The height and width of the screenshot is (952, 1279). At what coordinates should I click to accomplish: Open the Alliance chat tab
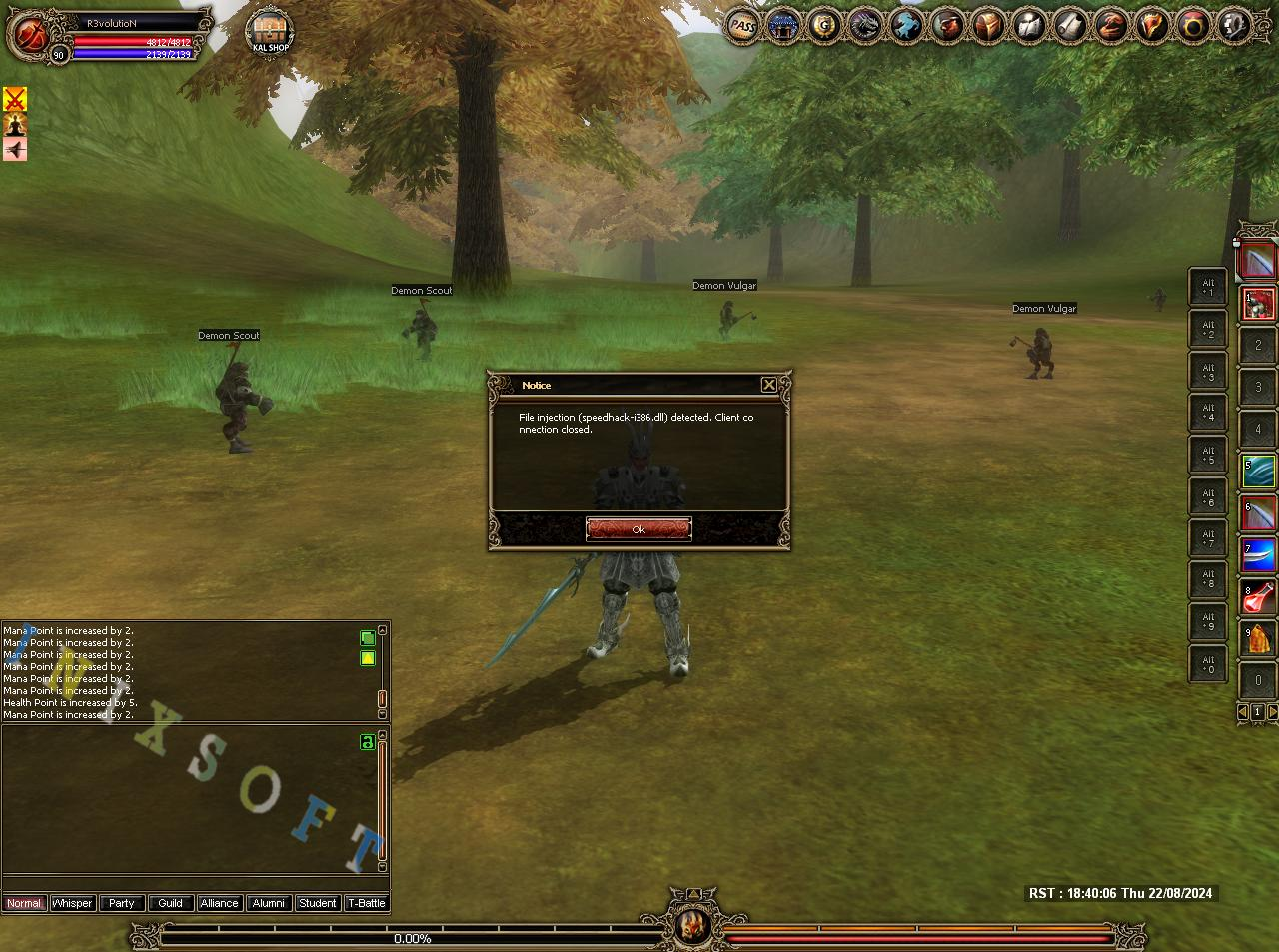(219, 903)
